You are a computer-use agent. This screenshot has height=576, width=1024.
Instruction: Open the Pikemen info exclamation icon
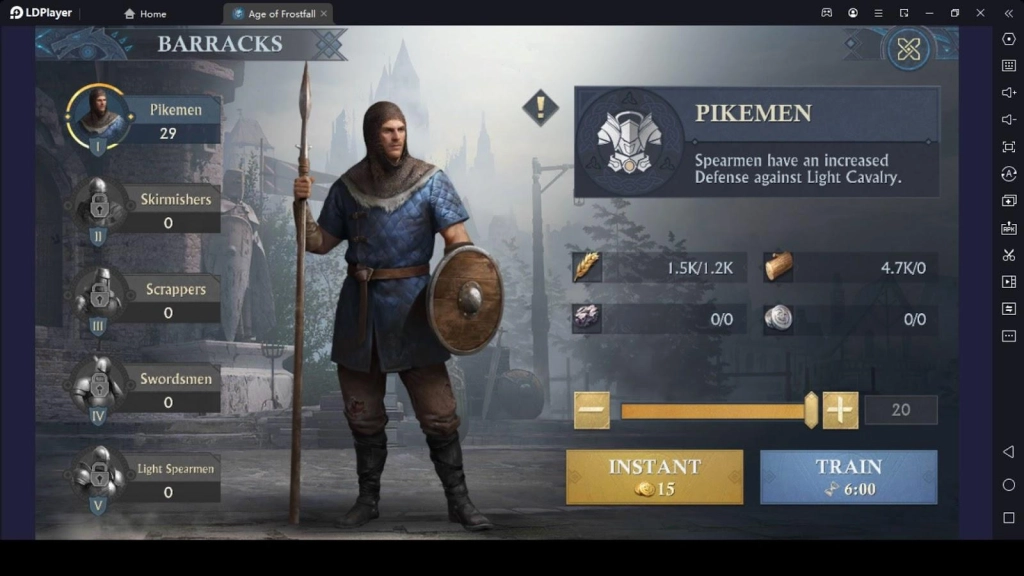coord(540,107)
